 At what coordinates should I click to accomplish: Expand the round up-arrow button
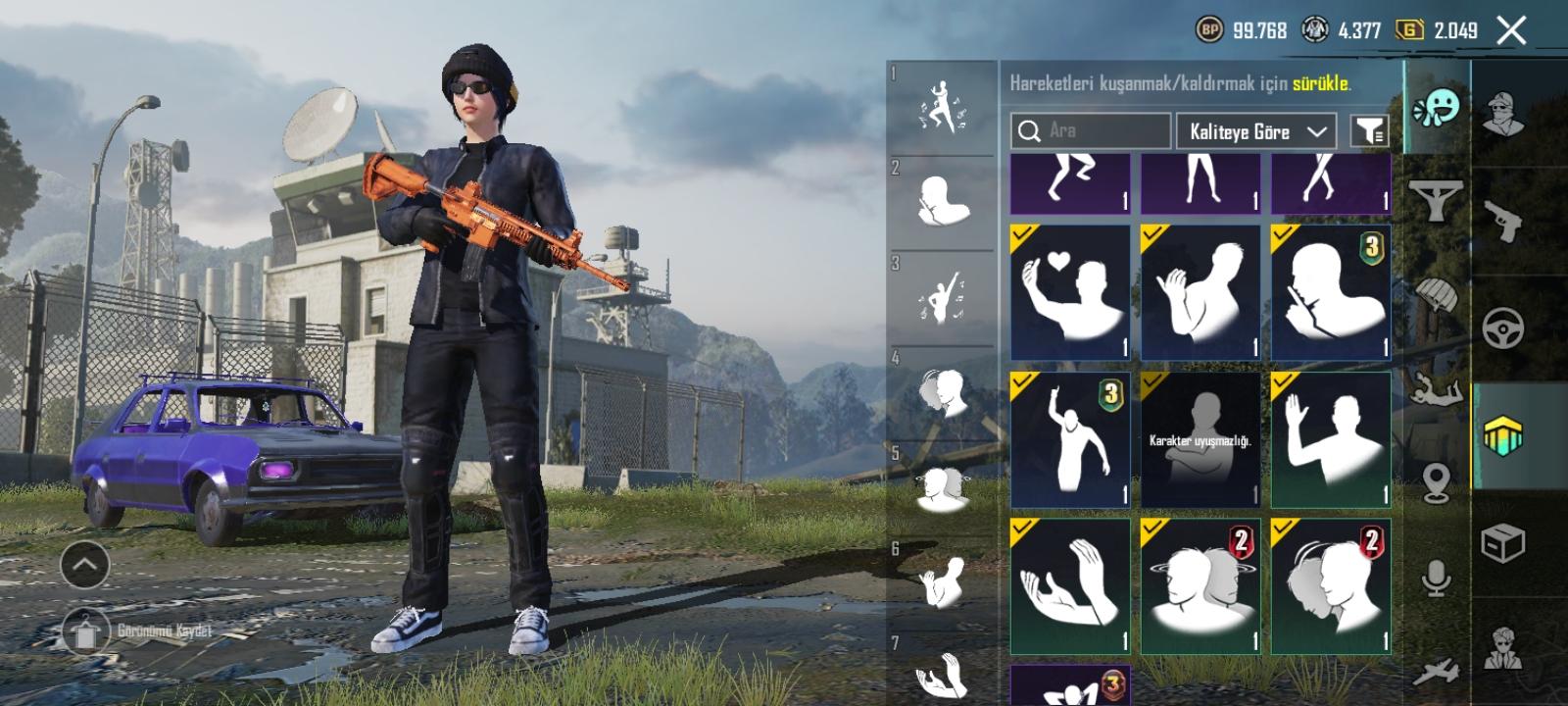[85, 564]
